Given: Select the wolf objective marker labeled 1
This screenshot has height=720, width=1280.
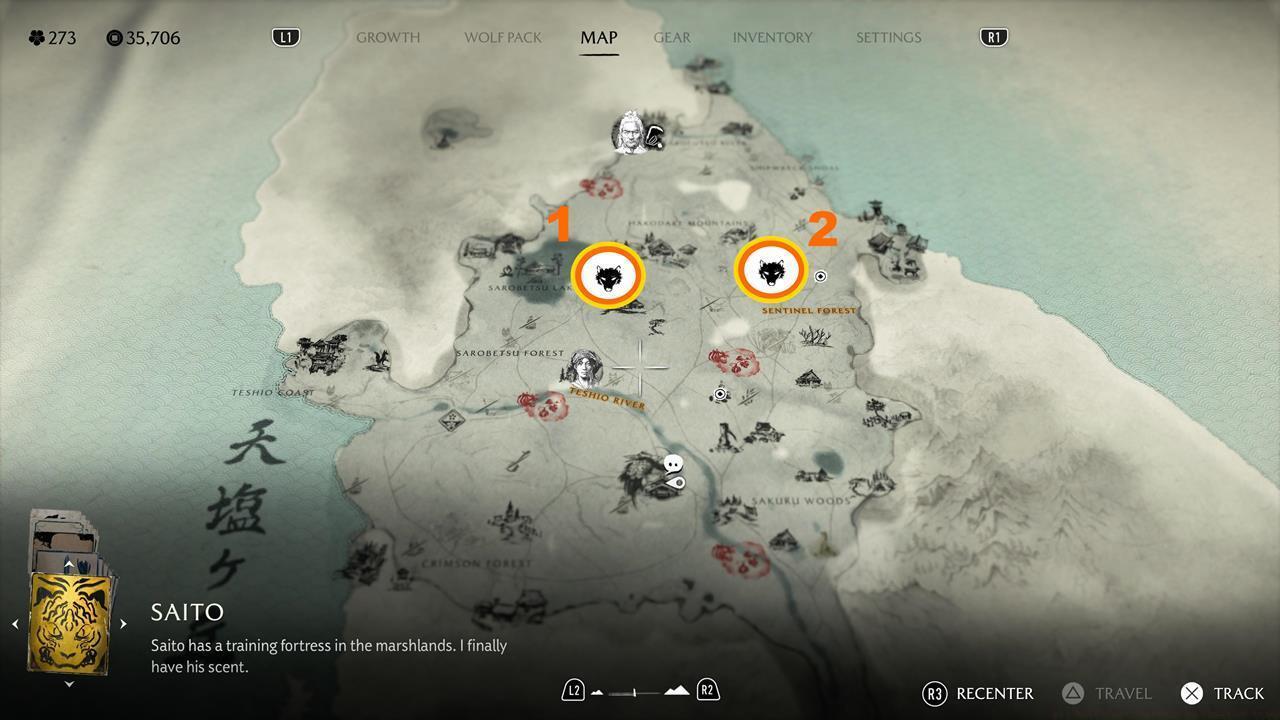Looking at the screenshot, I should [608, 277].
